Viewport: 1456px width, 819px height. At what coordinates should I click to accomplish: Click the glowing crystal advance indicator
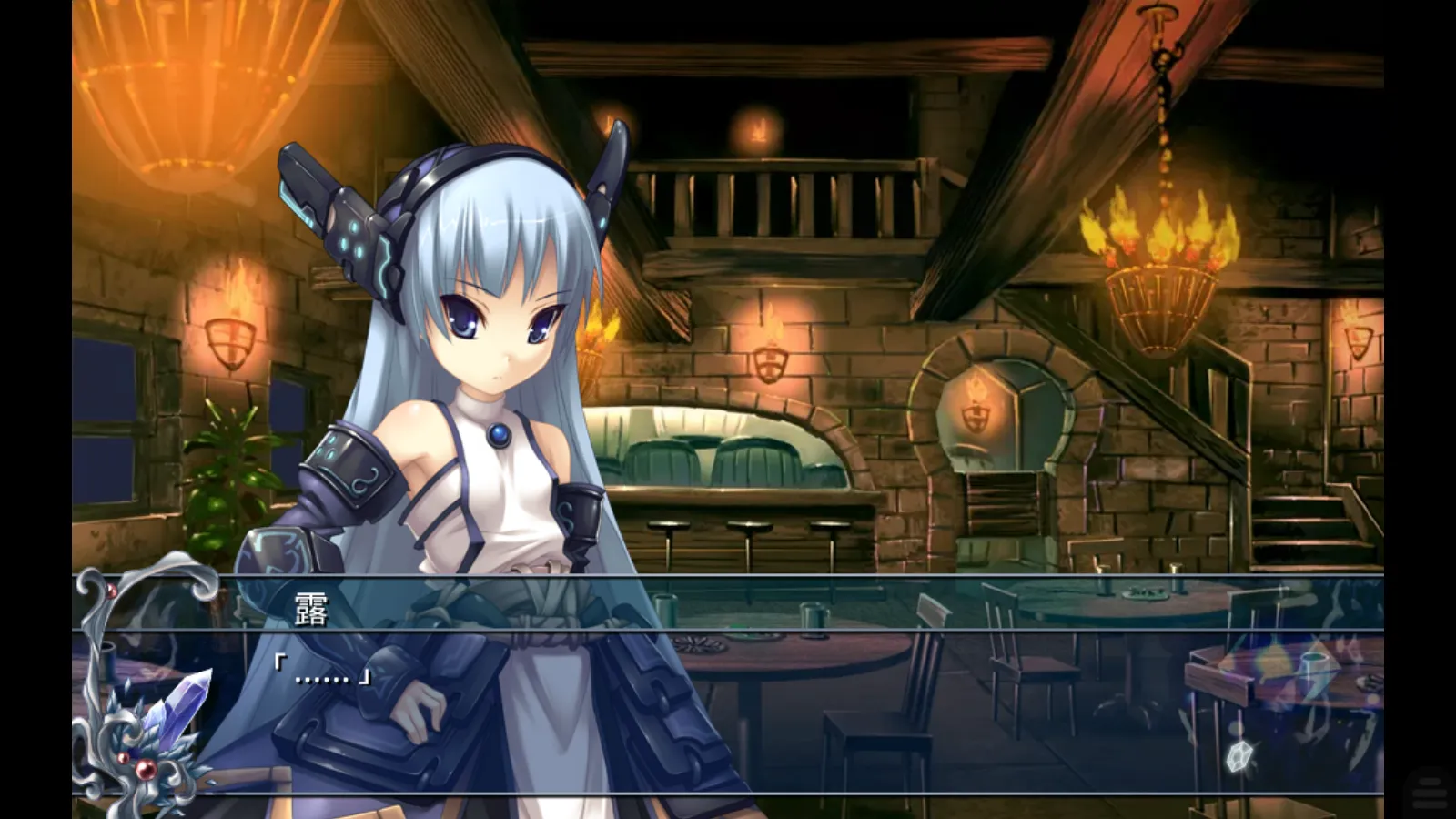click(x=1239, y=756)
